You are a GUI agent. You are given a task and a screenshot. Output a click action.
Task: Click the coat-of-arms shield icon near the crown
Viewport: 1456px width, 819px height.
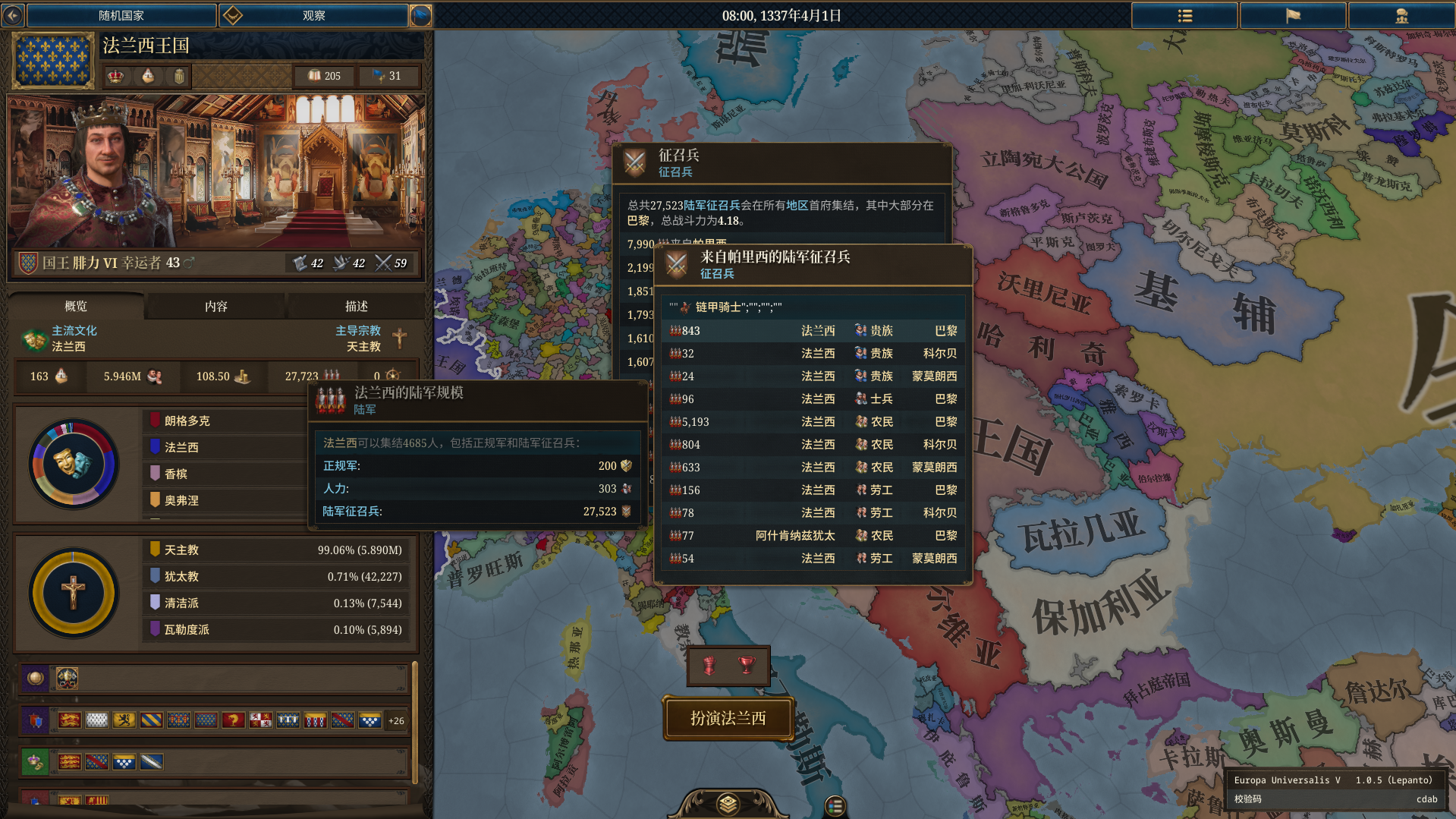pyautogui.click(x=180, y=76)
